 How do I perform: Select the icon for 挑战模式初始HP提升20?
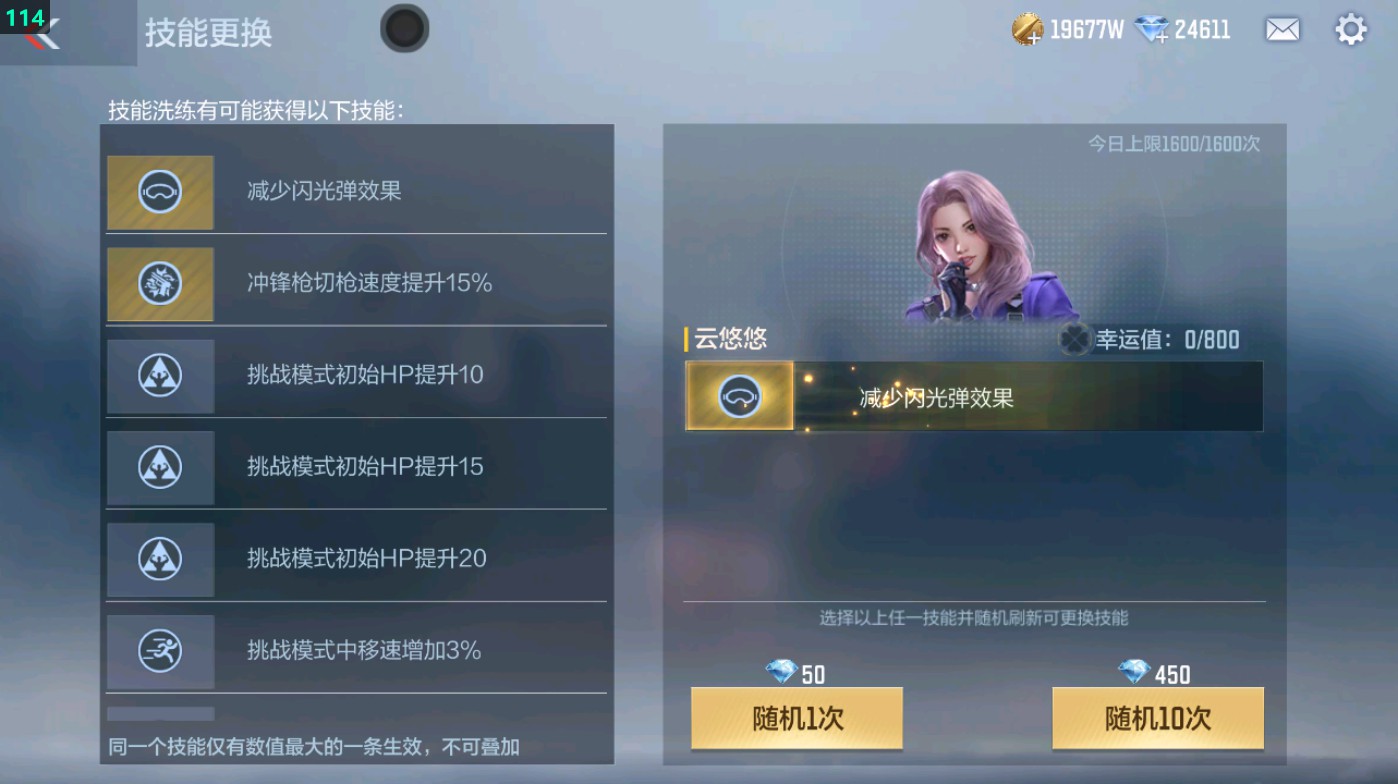coord(160,559)
